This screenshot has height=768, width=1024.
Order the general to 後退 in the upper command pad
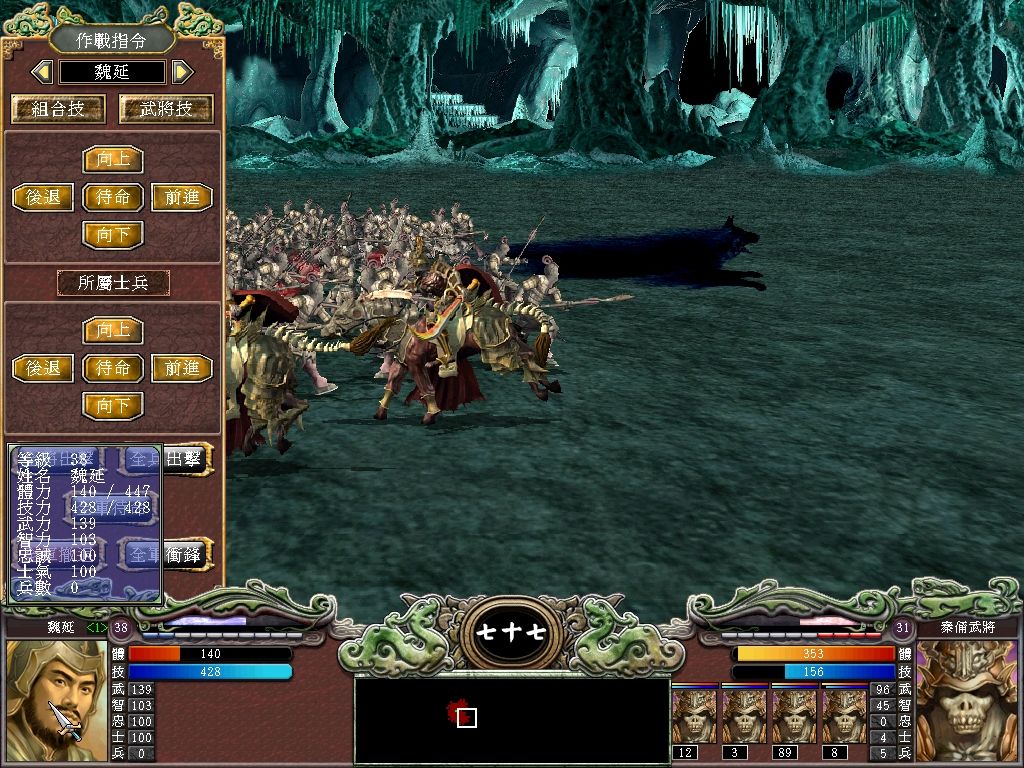coord(43,197)
